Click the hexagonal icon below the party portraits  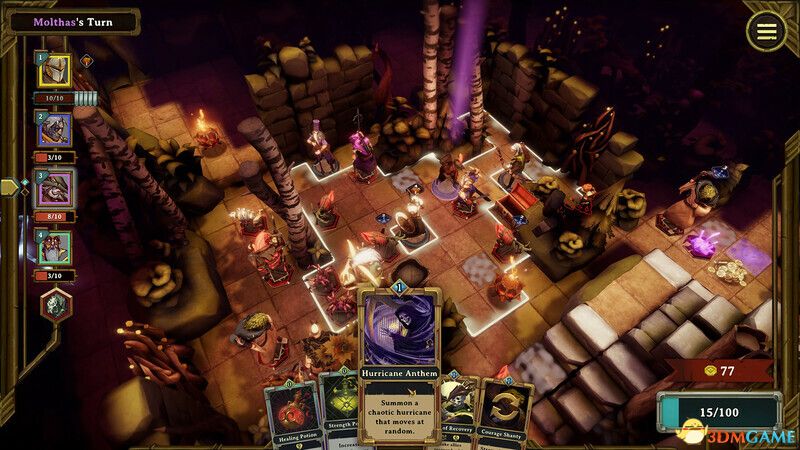[55, 305]
